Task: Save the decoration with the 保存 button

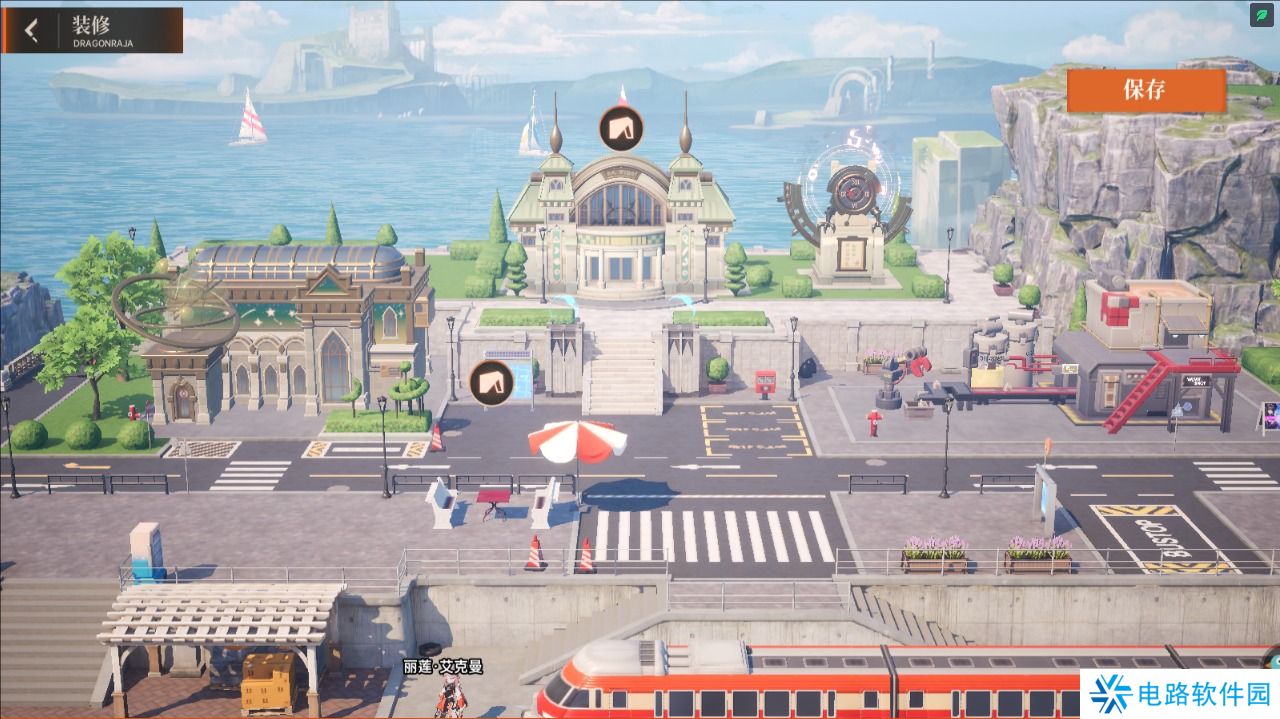Action: 1145,90
